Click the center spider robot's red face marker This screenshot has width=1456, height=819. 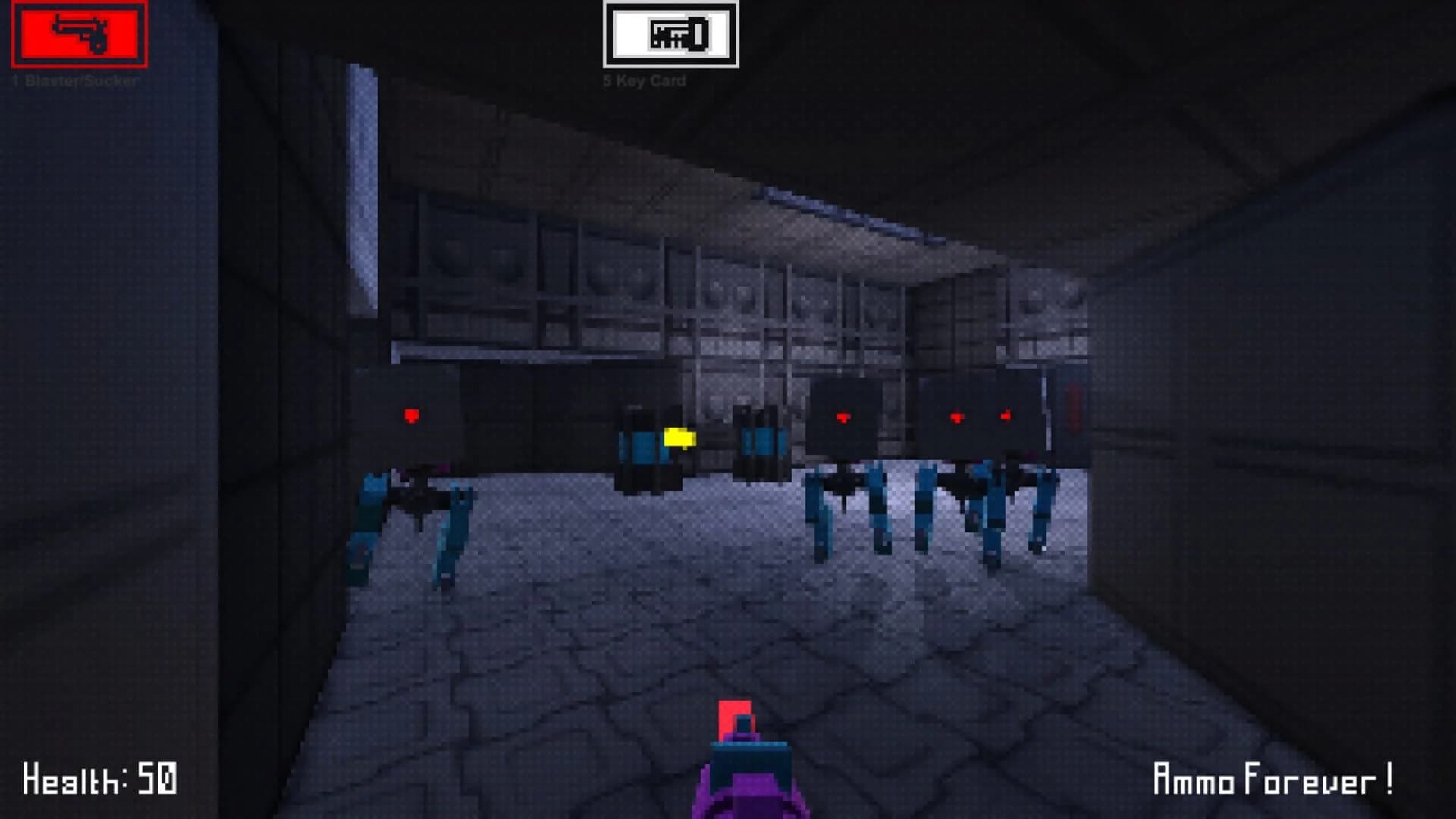(x=842, y=416)
